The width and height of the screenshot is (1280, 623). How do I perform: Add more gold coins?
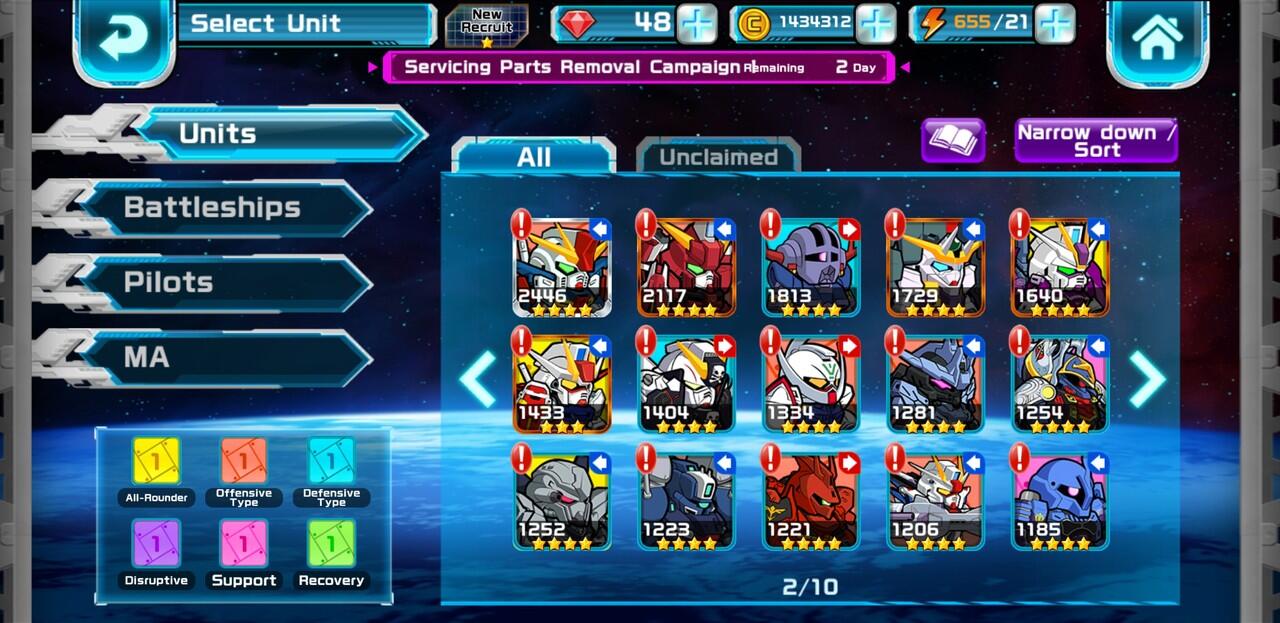point(875,24)
